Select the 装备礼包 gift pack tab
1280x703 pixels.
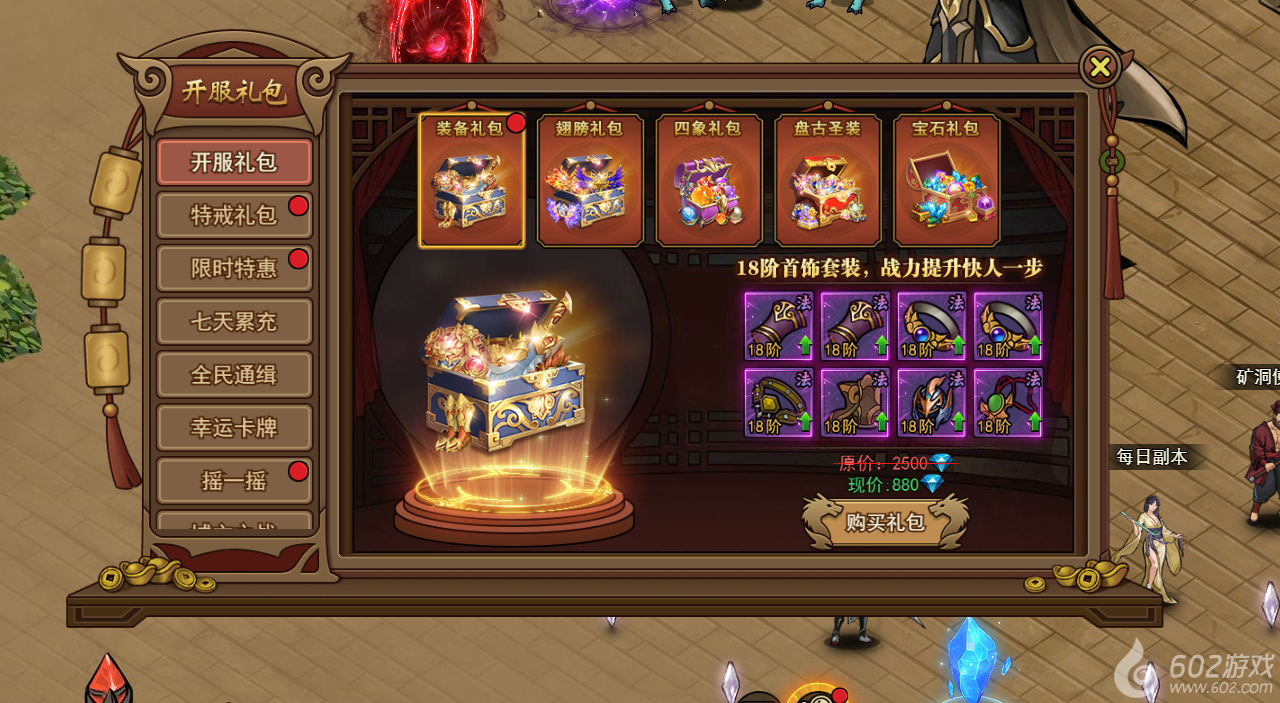(x=471, y=180)
